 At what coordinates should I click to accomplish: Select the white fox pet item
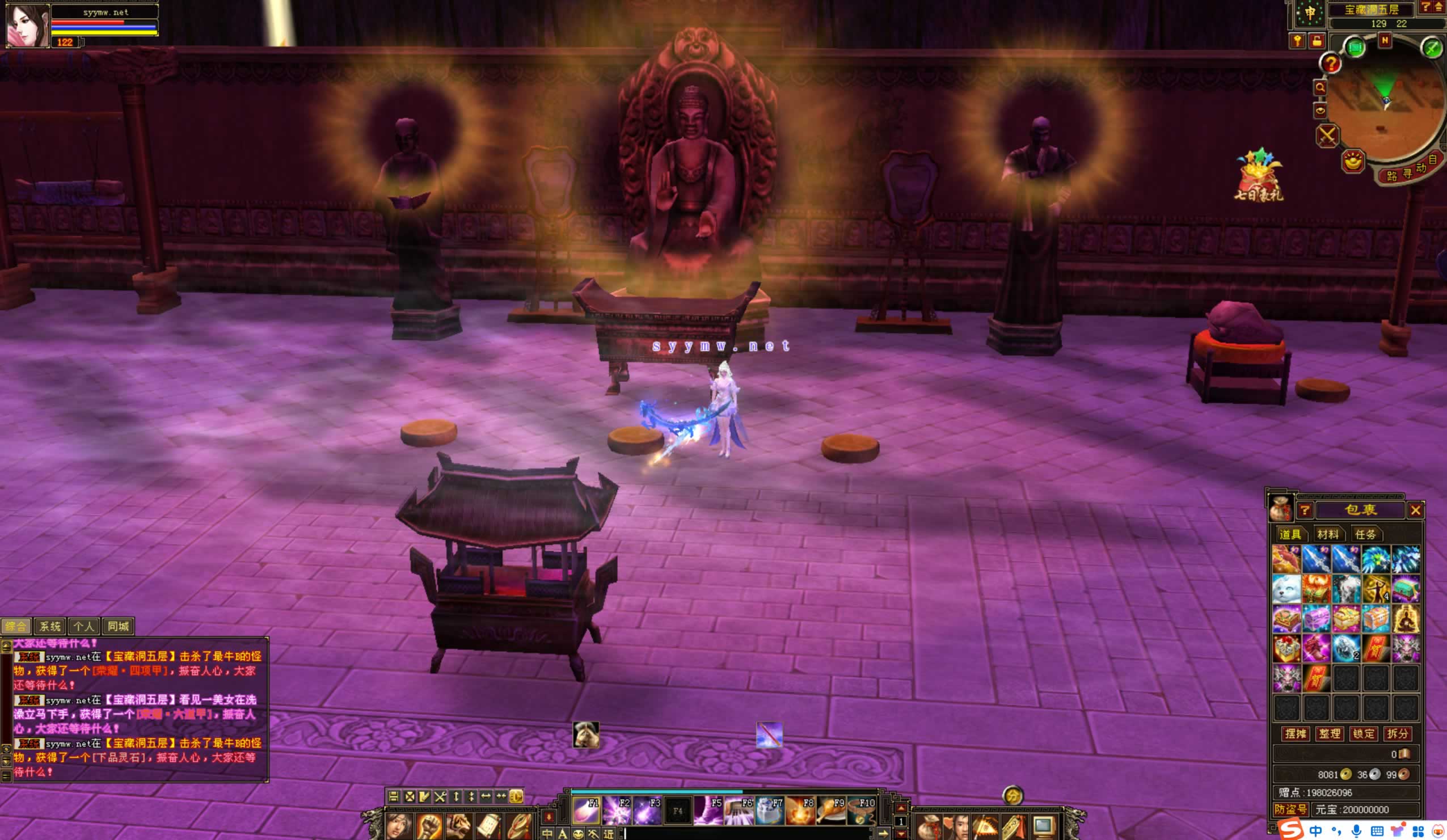click(x=1286, y=590)
